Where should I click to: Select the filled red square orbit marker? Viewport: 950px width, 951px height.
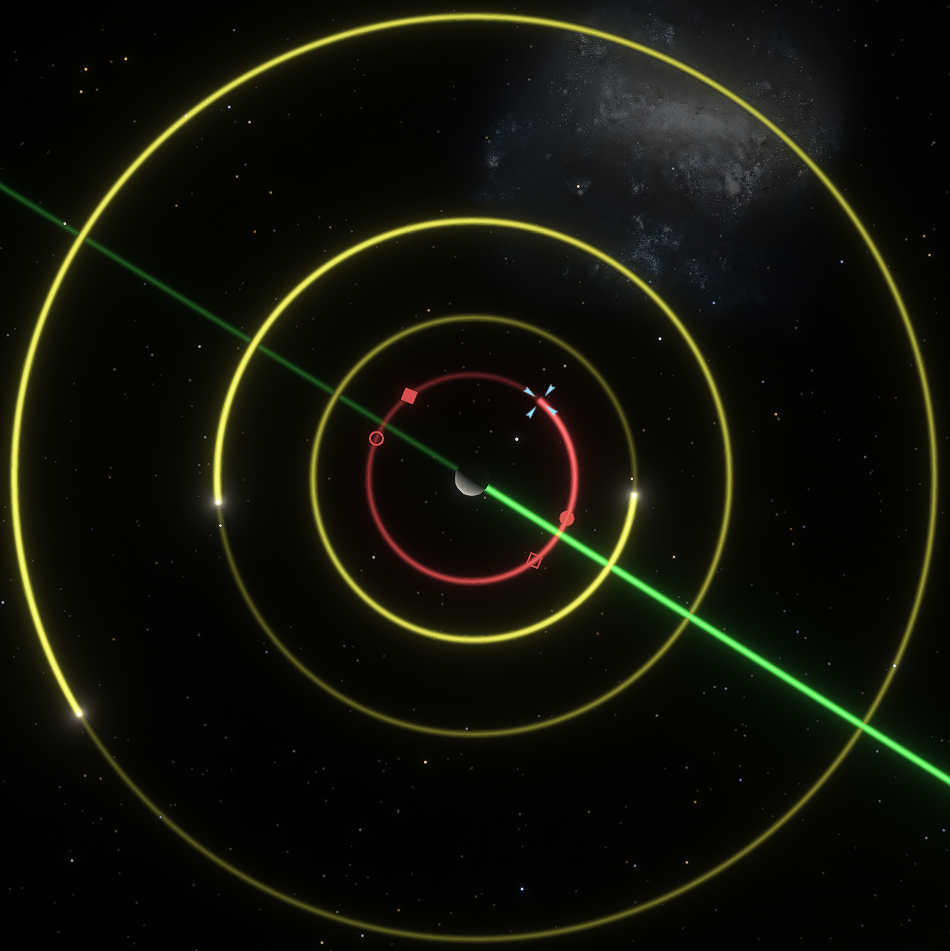tap(409, 396)
